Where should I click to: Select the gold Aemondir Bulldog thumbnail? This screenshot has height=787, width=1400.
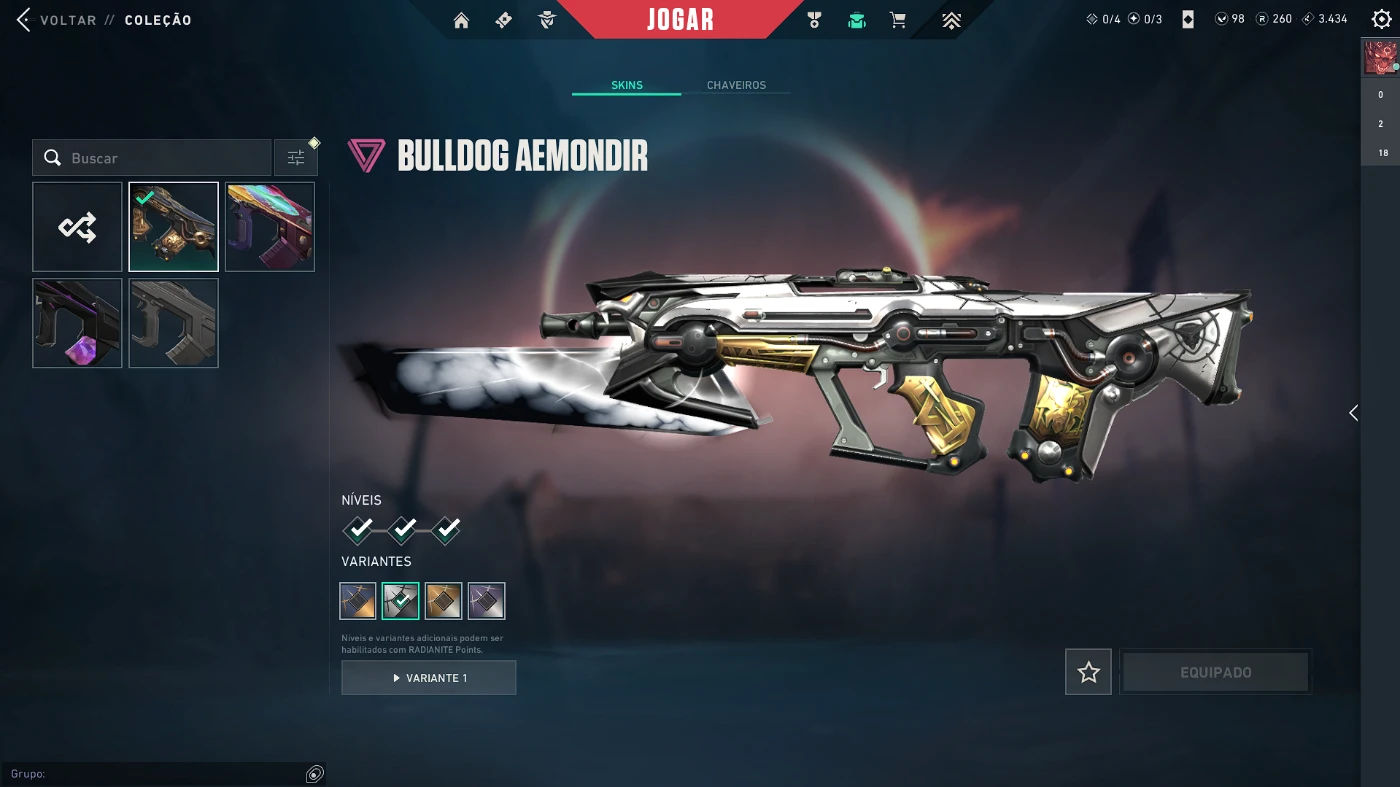[x=173, y=227]
